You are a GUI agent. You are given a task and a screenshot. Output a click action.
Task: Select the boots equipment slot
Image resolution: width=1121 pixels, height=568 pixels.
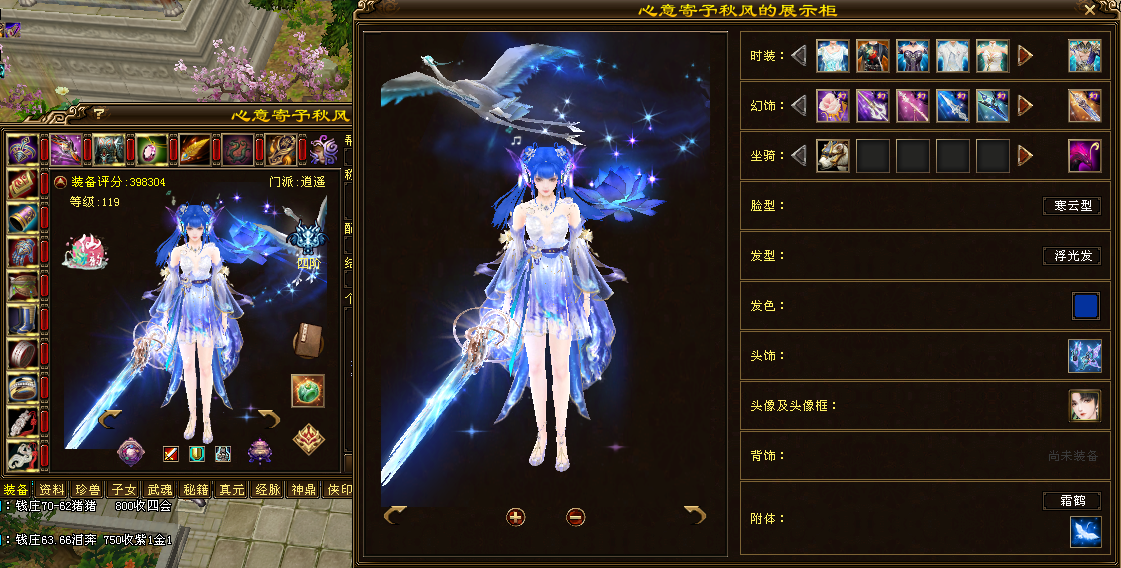coord(22,320)
